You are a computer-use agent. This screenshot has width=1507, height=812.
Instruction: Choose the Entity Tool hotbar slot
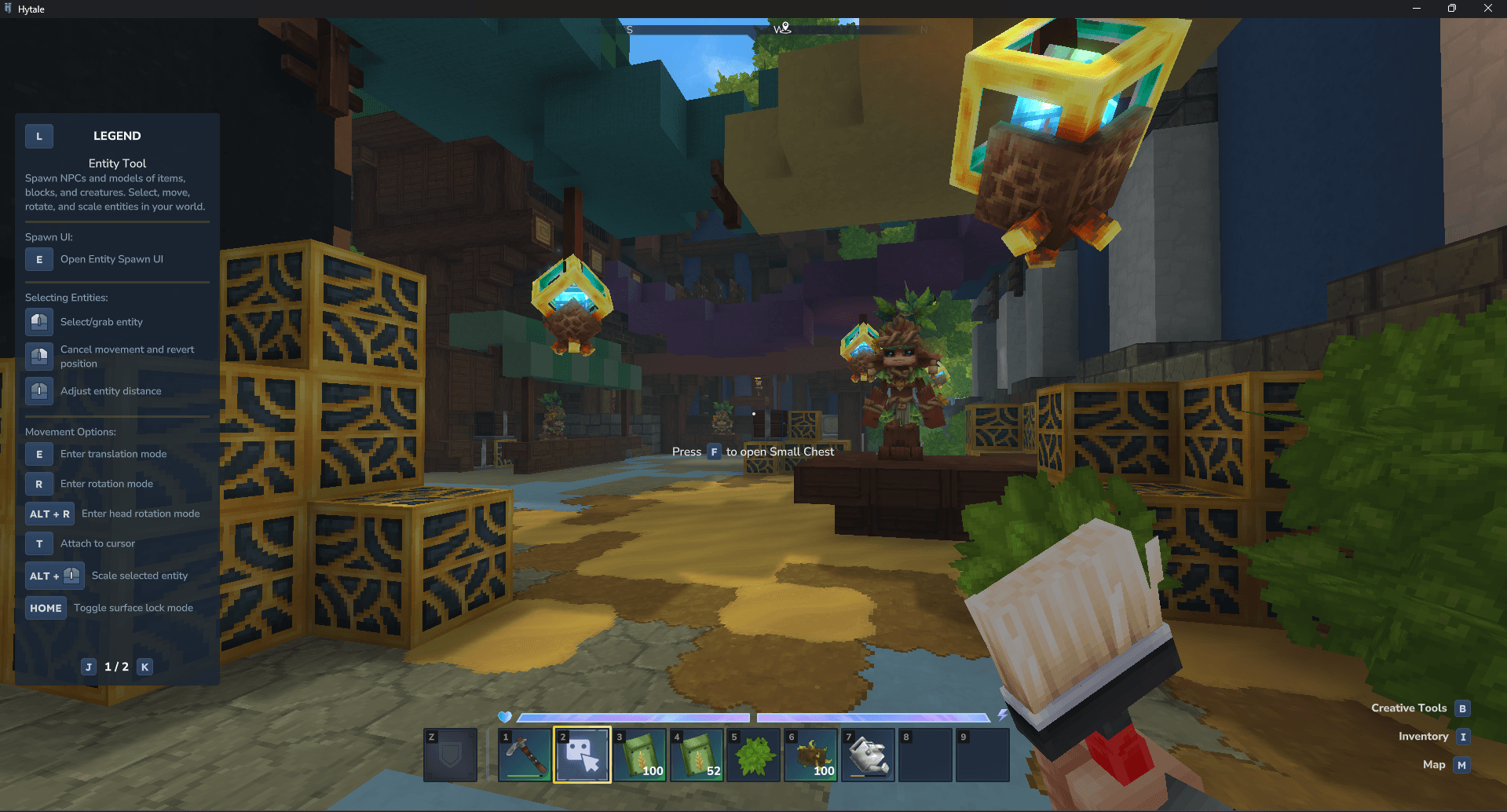click(x=582, y=755)
